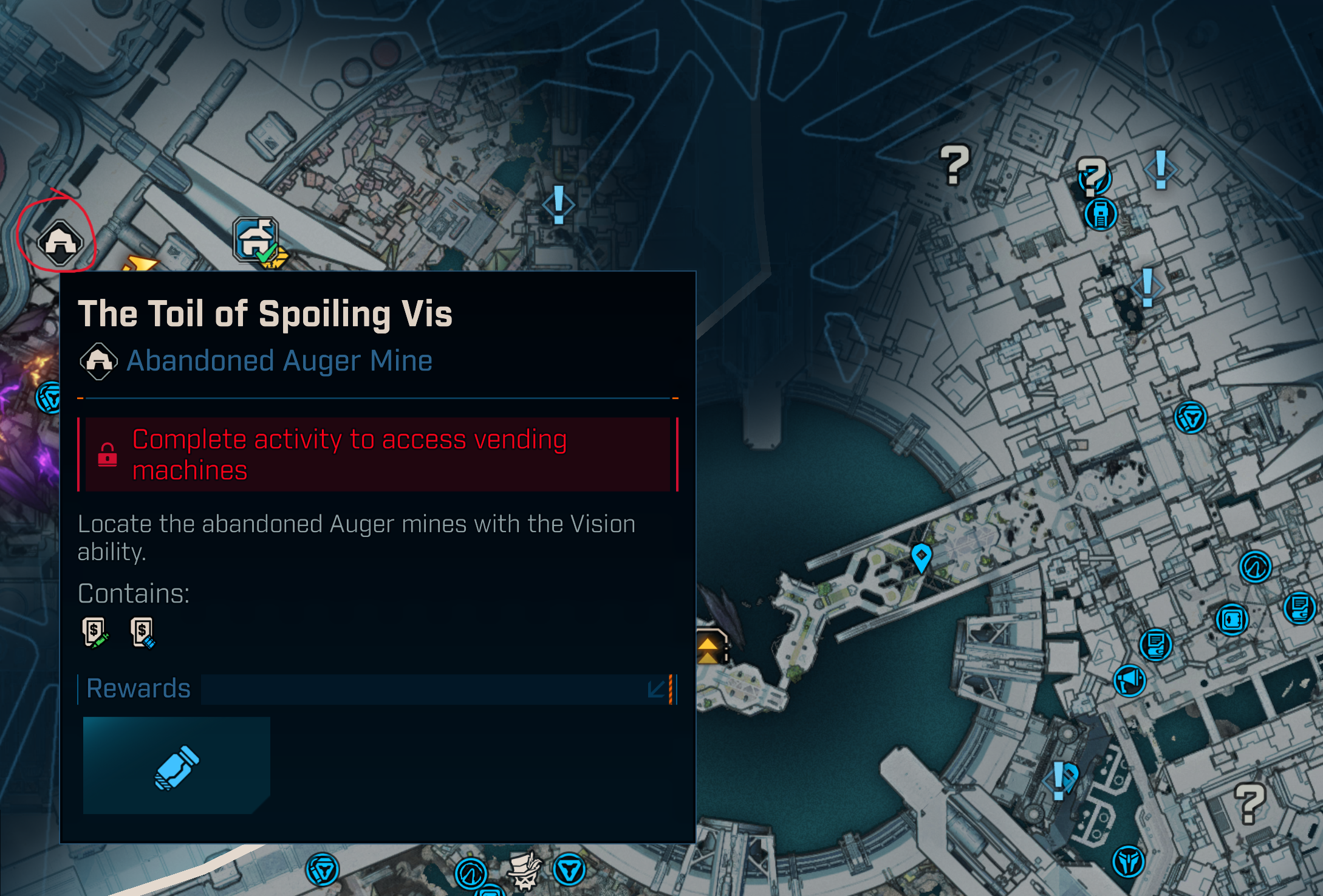Click the safehouse marker with green checkmark
Screen dimensions: 1323x896
256,240
